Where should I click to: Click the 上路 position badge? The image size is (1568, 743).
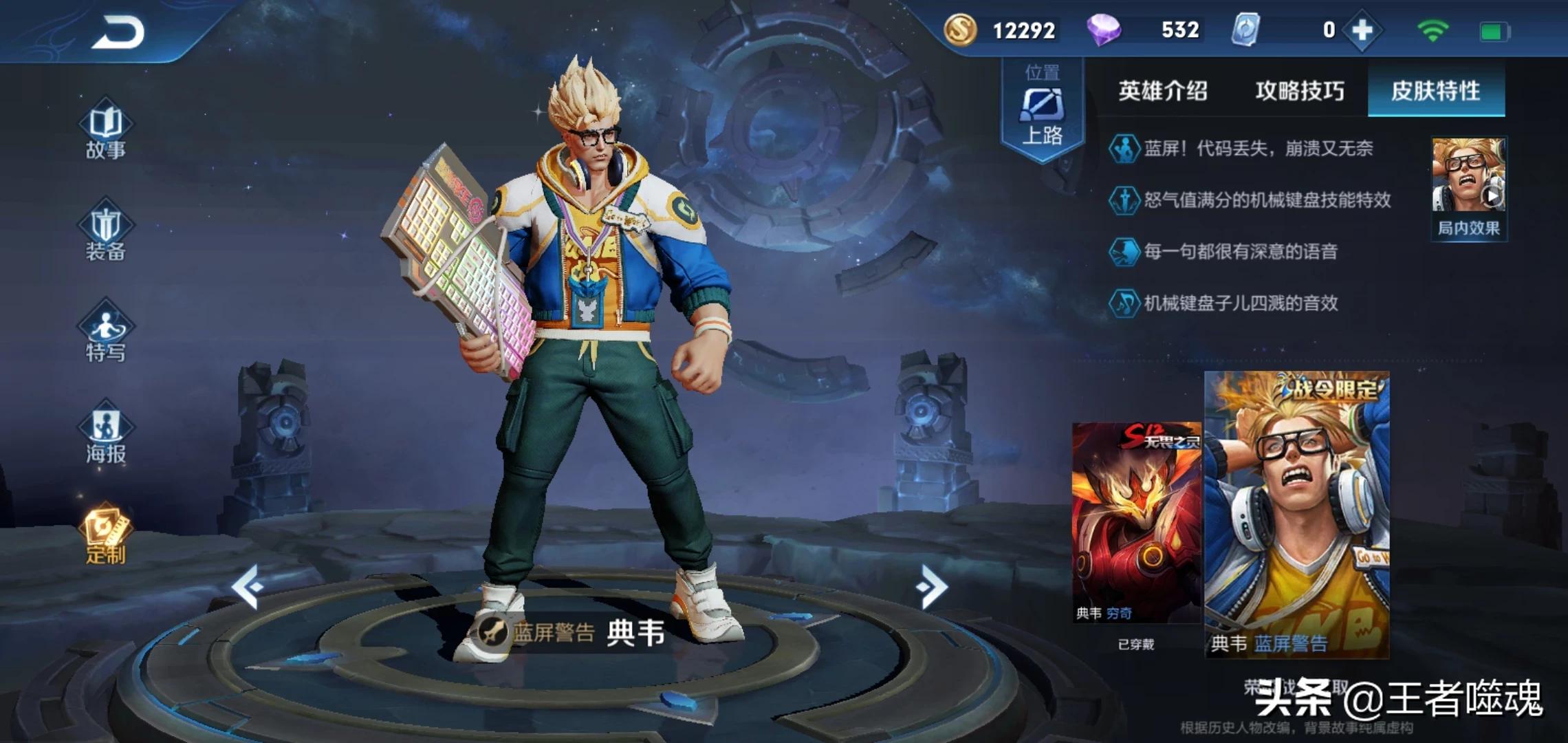pos(1043,110)
